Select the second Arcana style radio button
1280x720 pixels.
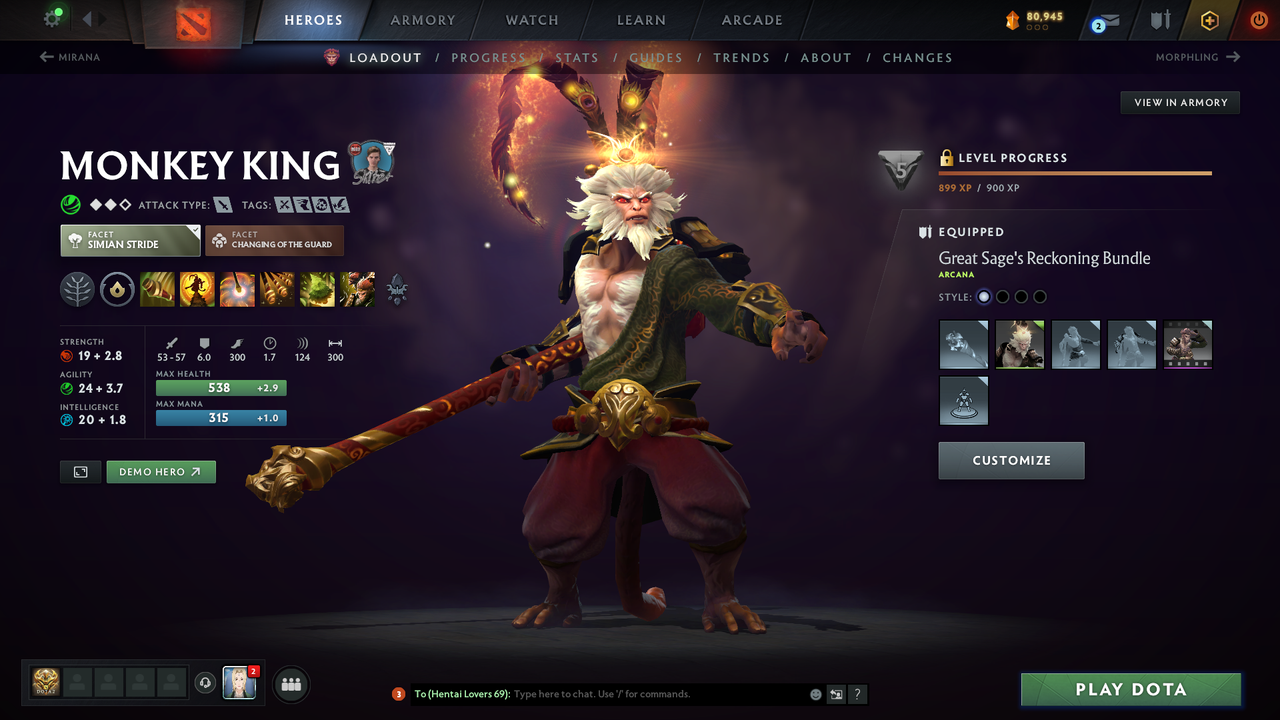click(1002, 296)
